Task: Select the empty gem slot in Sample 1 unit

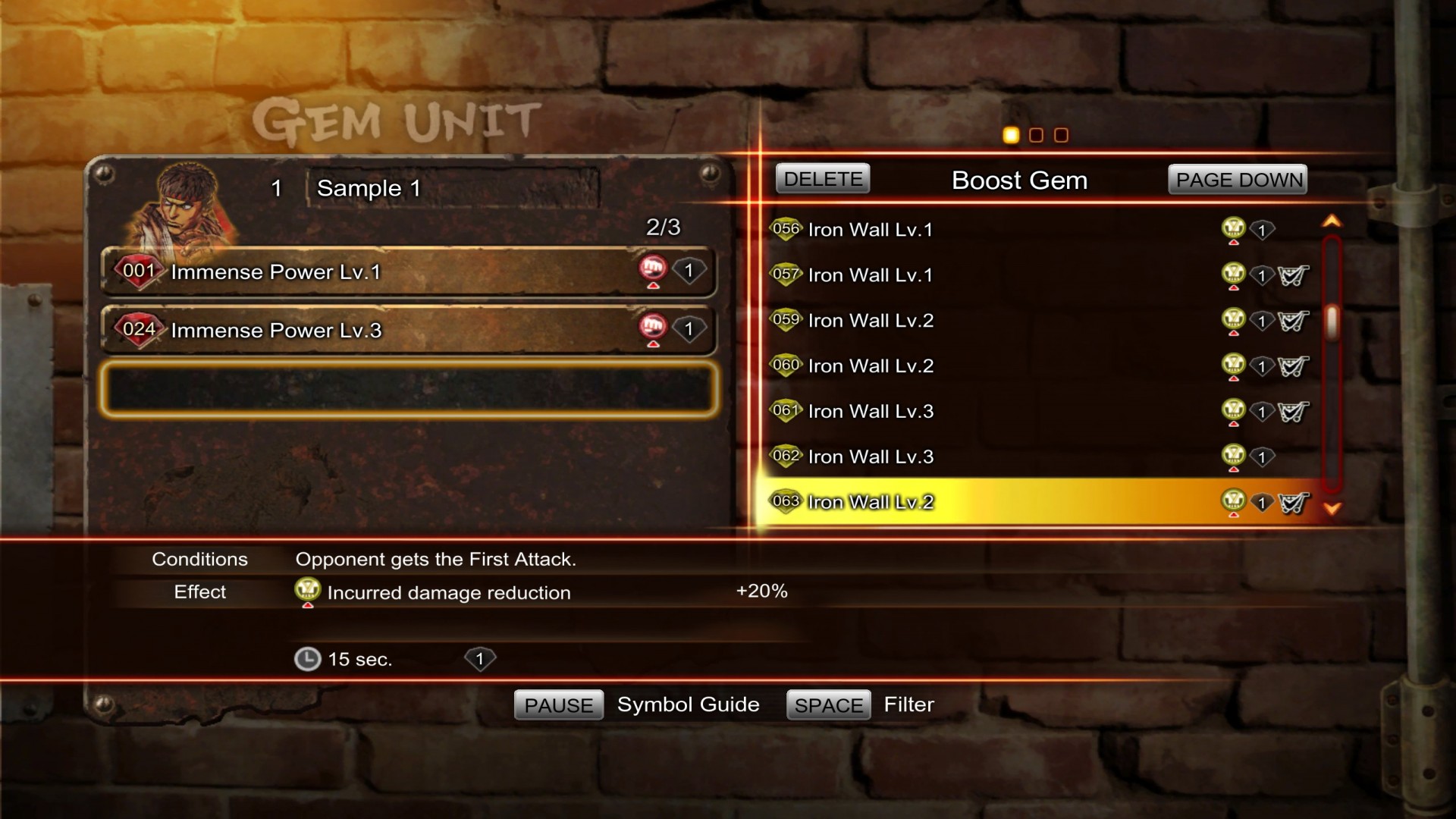Action: [x=409, y=389]
